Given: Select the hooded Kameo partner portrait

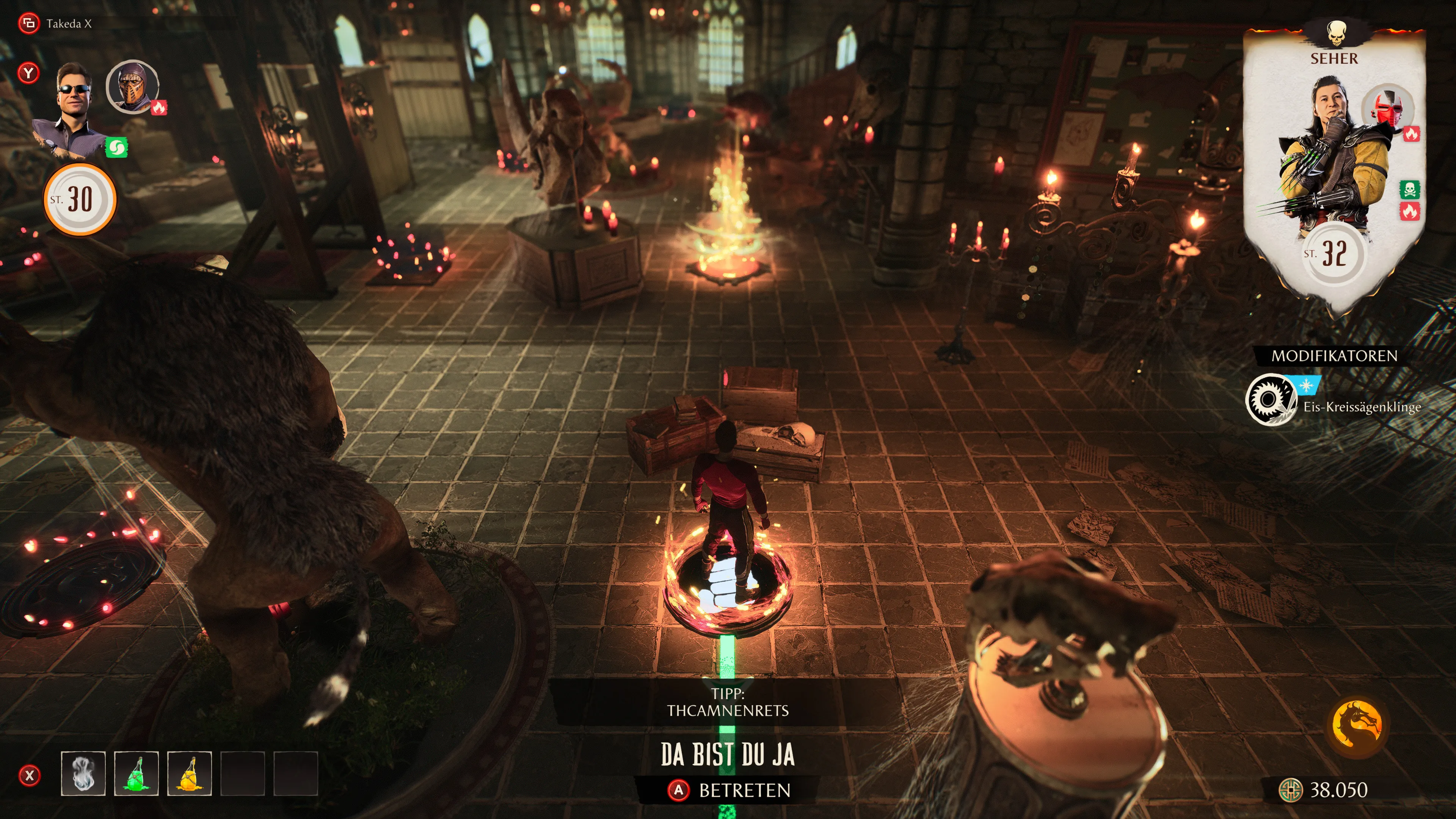Looking at the screenshot, I should click(x=132, y=86).
